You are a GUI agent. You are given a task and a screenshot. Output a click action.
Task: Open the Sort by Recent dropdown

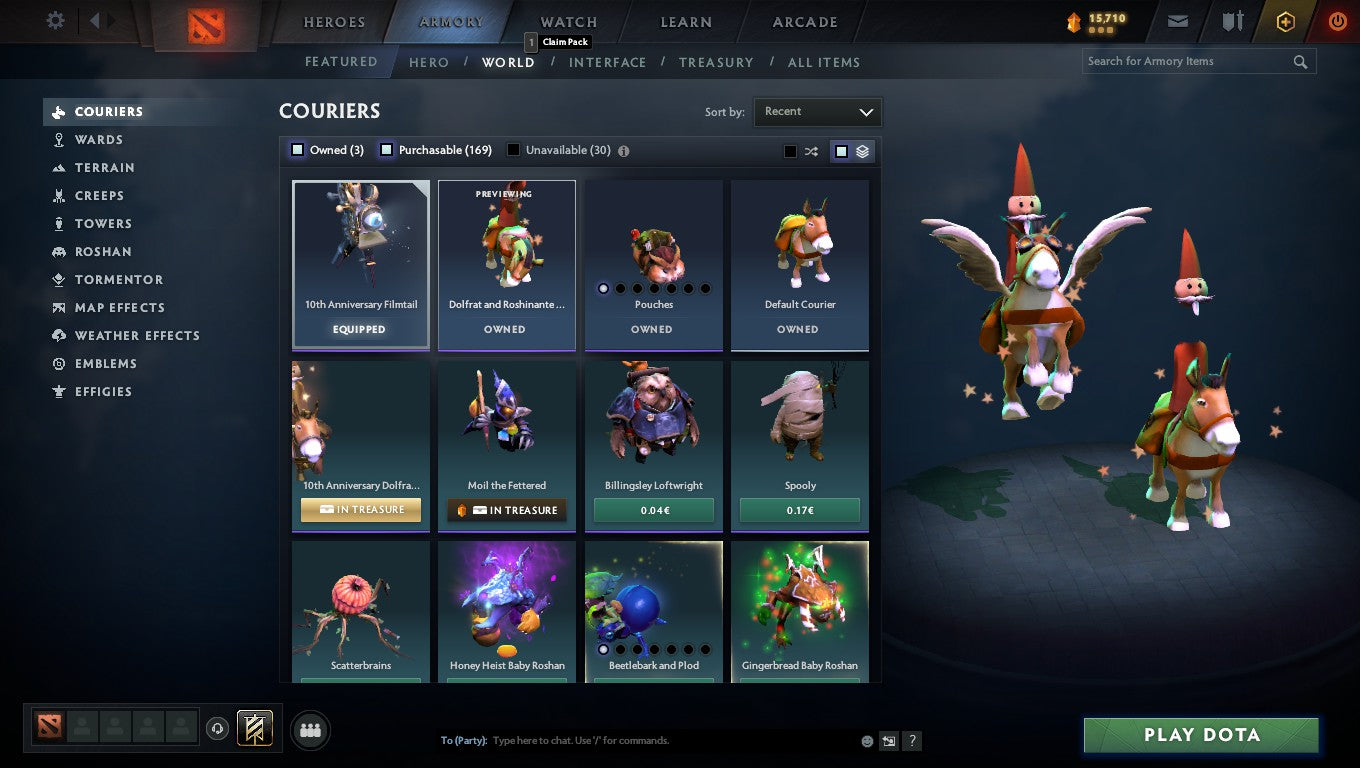click(x=817, y=112)
